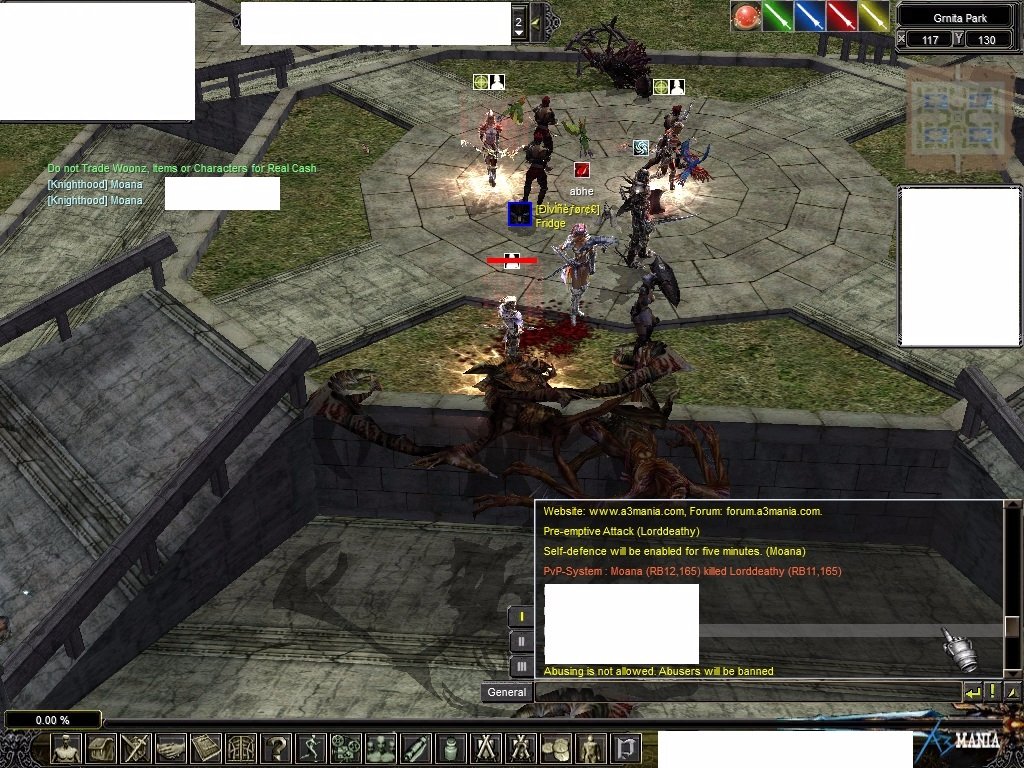Open the book icon in toolbar
The width and height of the screenshot is (1024, 768).
(206, 748)
